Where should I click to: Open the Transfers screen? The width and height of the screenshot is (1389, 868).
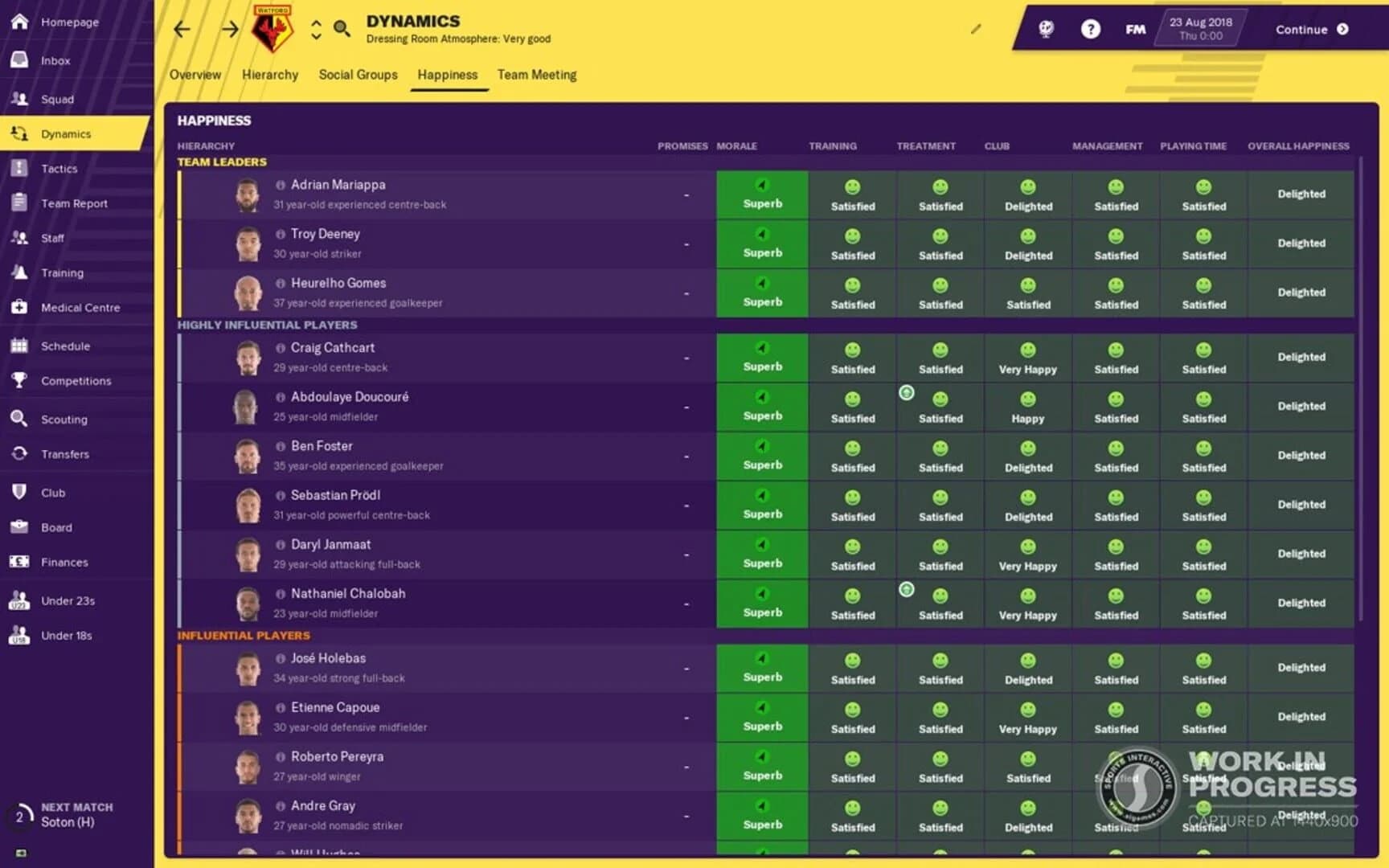pyautogui.click(x=67, y=453)
